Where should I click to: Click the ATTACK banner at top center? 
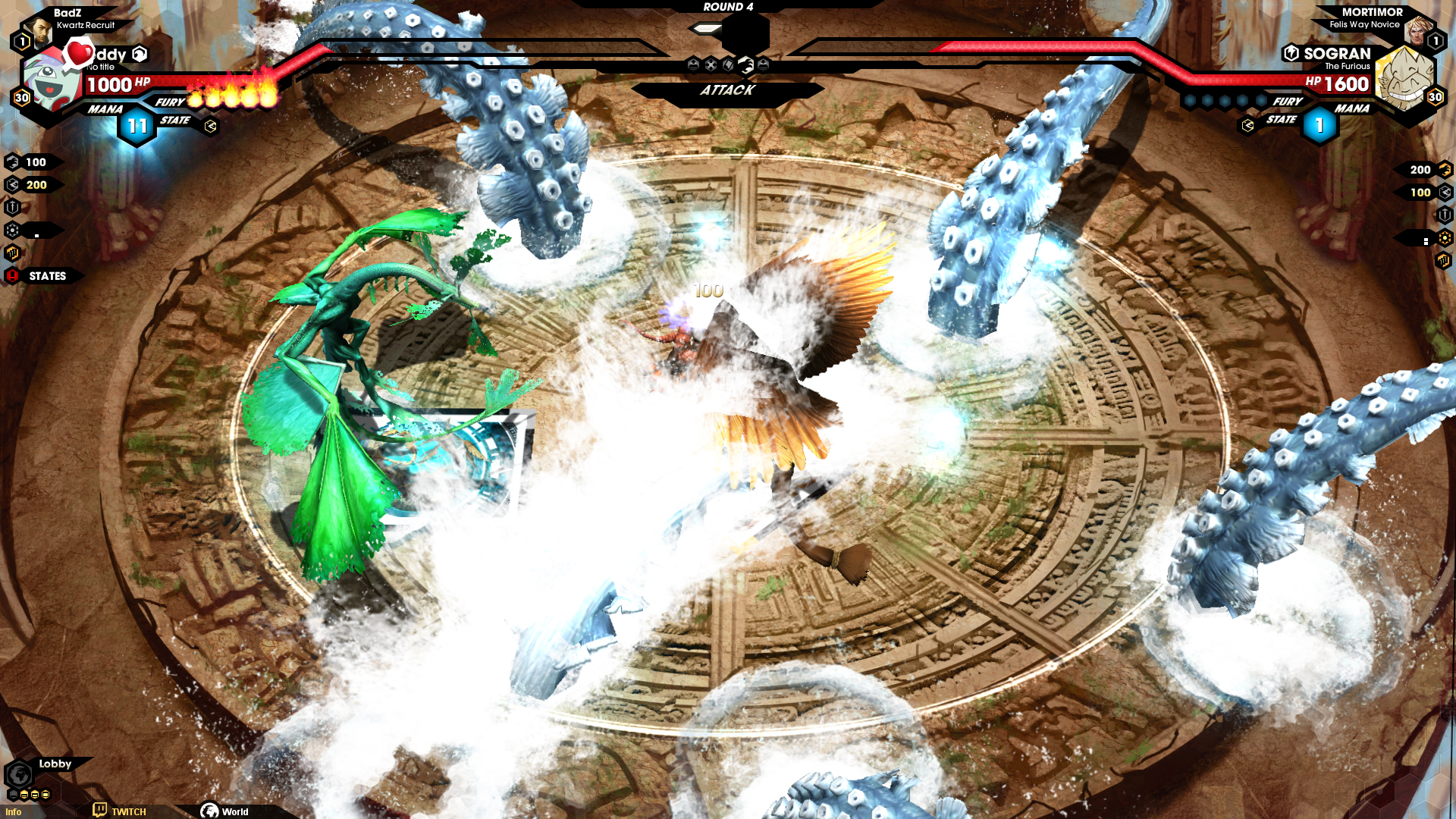pos(728,91)
